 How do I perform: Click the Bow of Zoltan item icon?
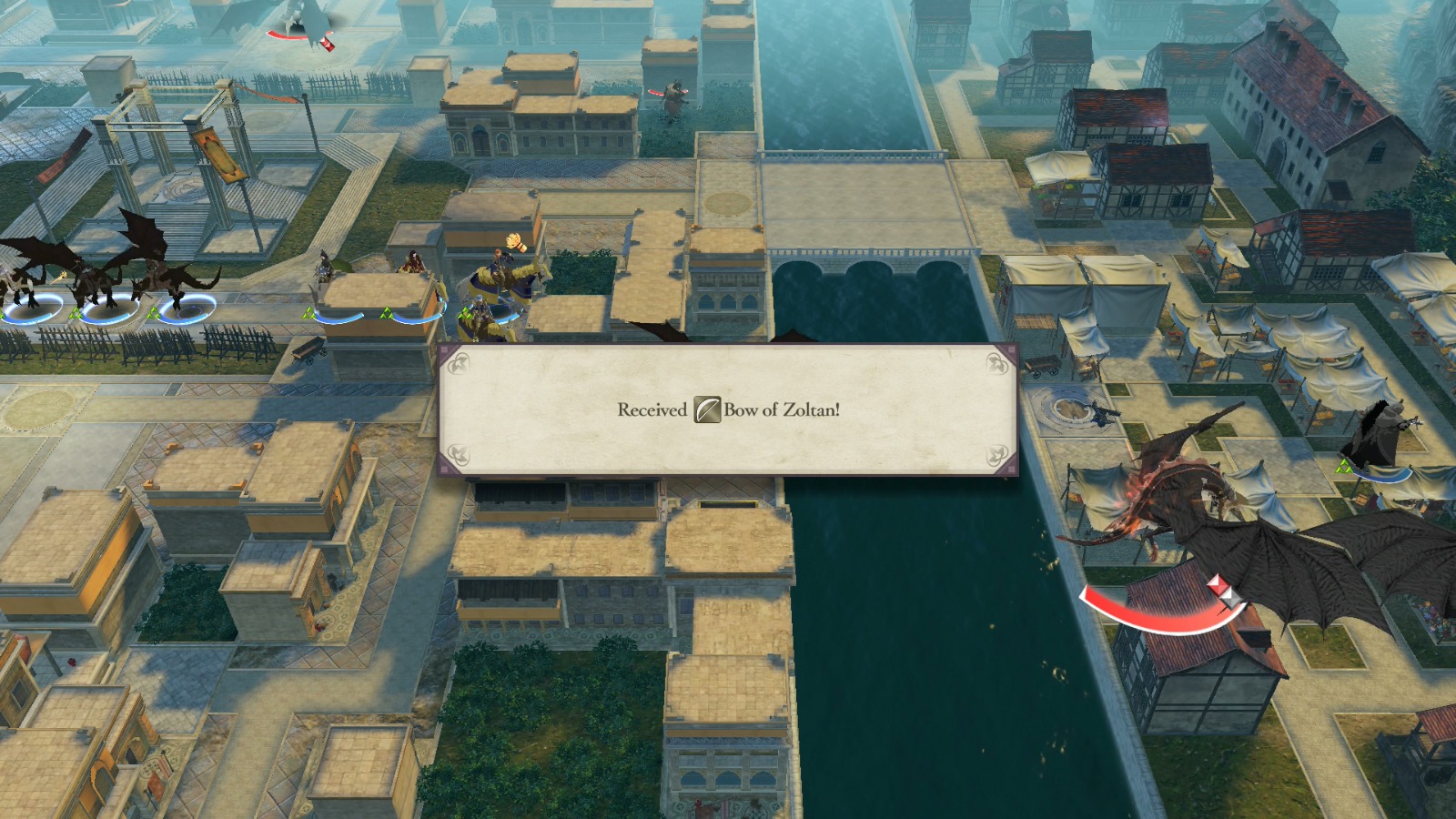point(706,411)
